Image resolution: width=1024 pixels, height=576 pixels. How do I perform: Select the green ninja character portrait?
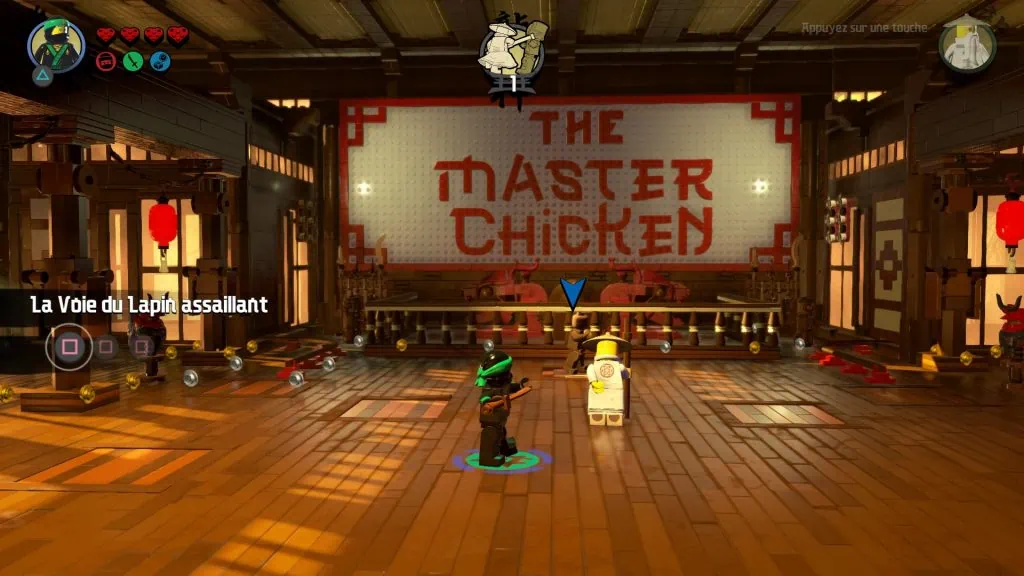[56, 45]
